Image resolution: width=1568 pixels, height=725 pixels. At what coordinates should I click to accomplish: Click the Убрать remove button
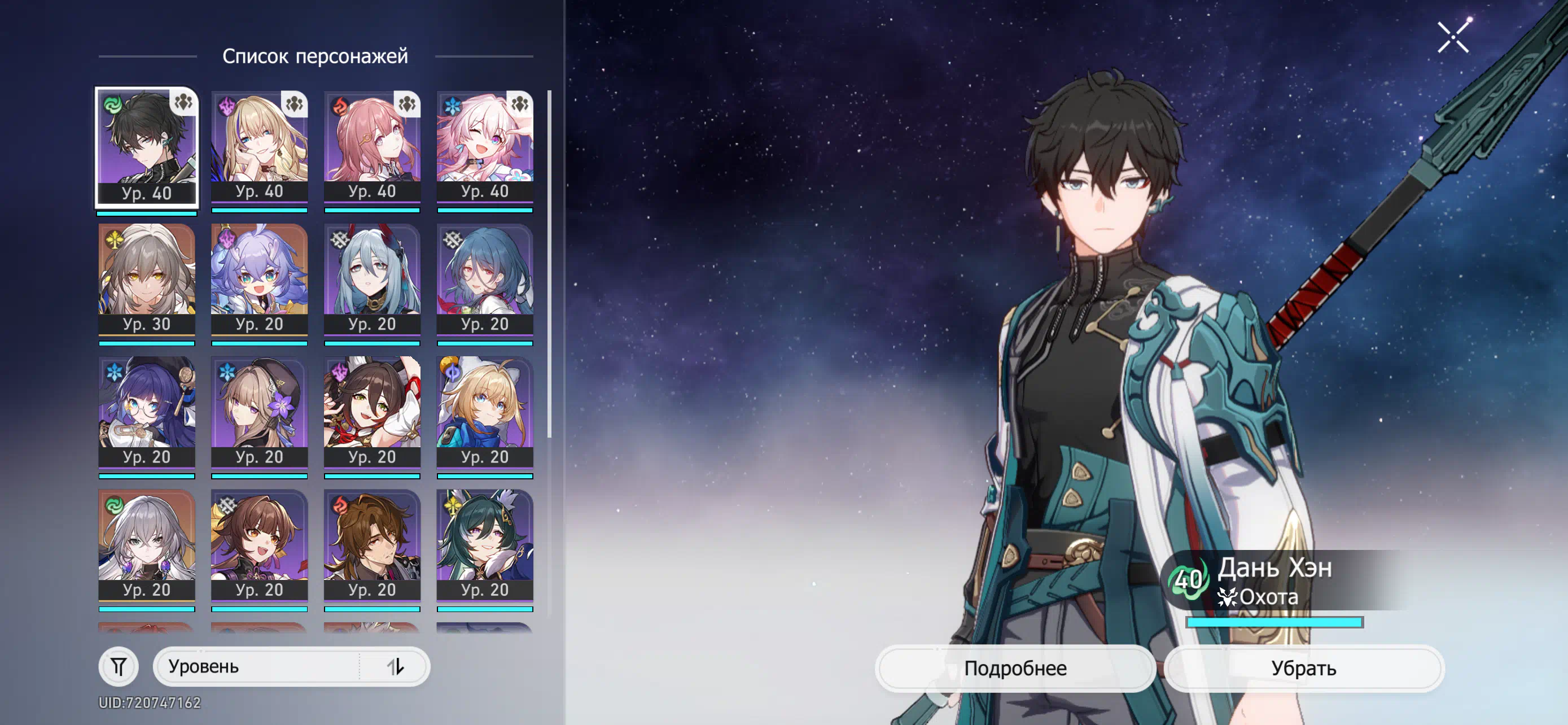(1303, 668)
